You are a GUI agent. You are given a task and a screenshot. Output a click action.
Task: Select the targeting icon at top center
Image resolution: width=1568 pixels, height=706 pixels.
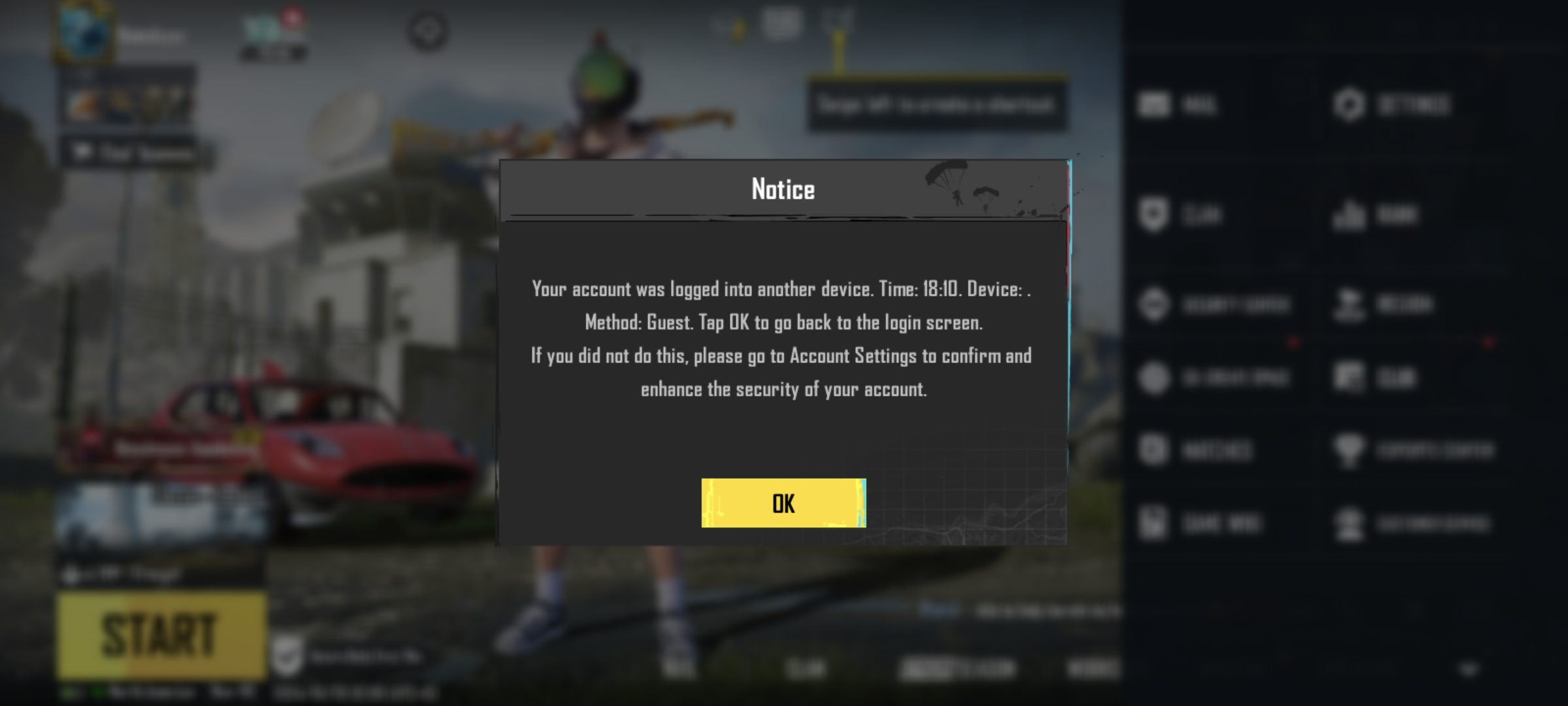428,29
